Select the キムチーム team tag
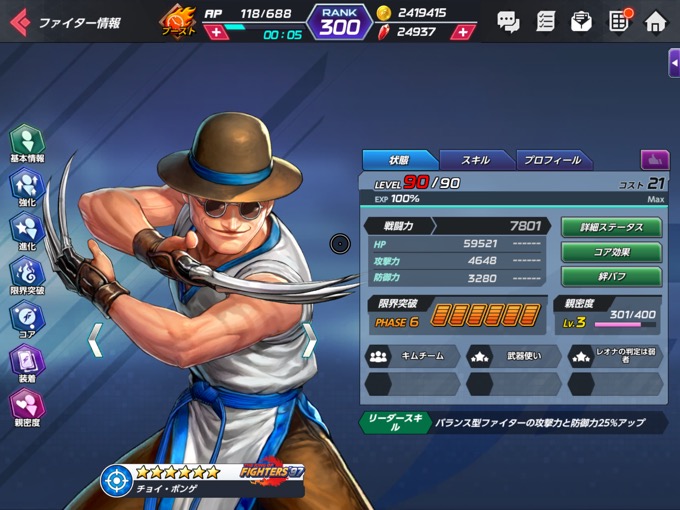Image resolution: width=680 pixels, height=510 pixels. [413, 355]
